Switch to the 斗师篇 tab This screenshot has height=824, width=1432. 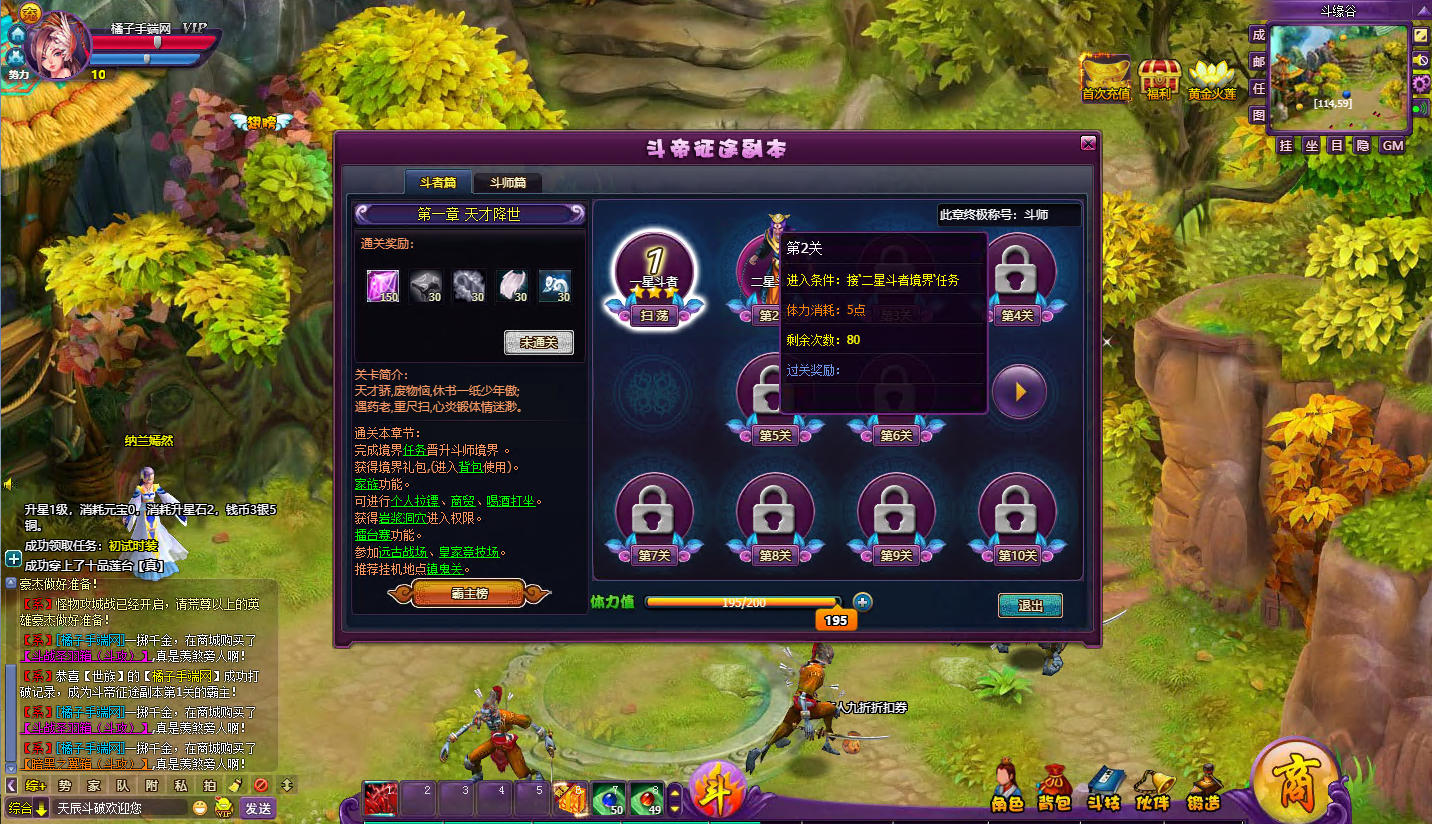[x=507, y=183]
